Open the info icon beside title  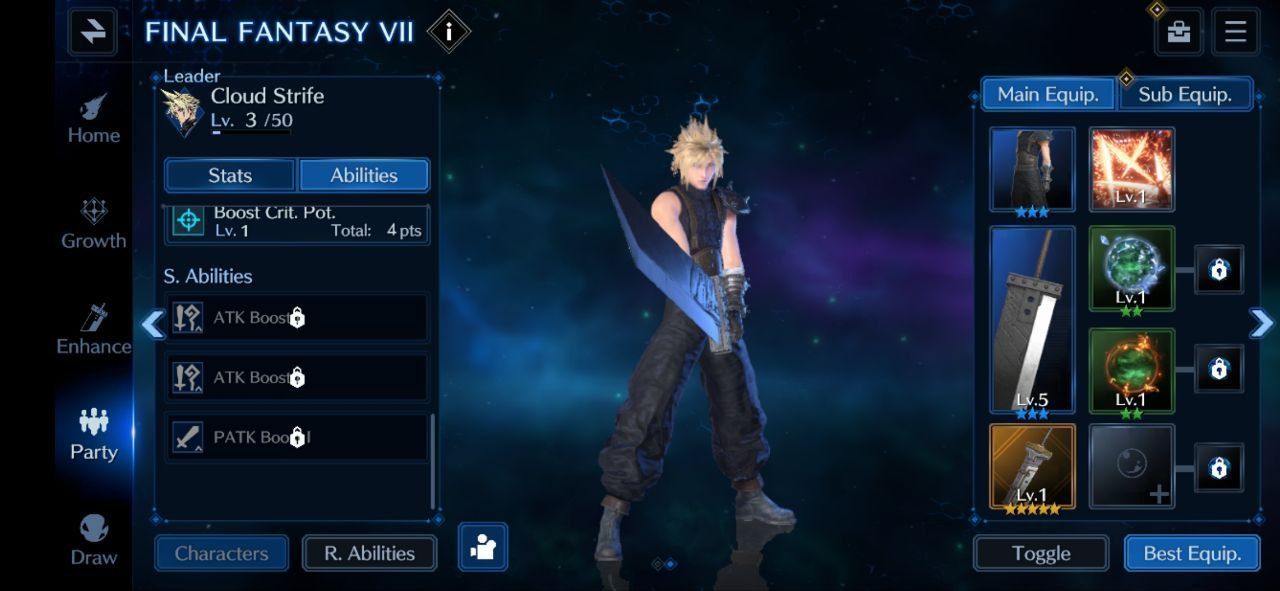tap(448, 32)
